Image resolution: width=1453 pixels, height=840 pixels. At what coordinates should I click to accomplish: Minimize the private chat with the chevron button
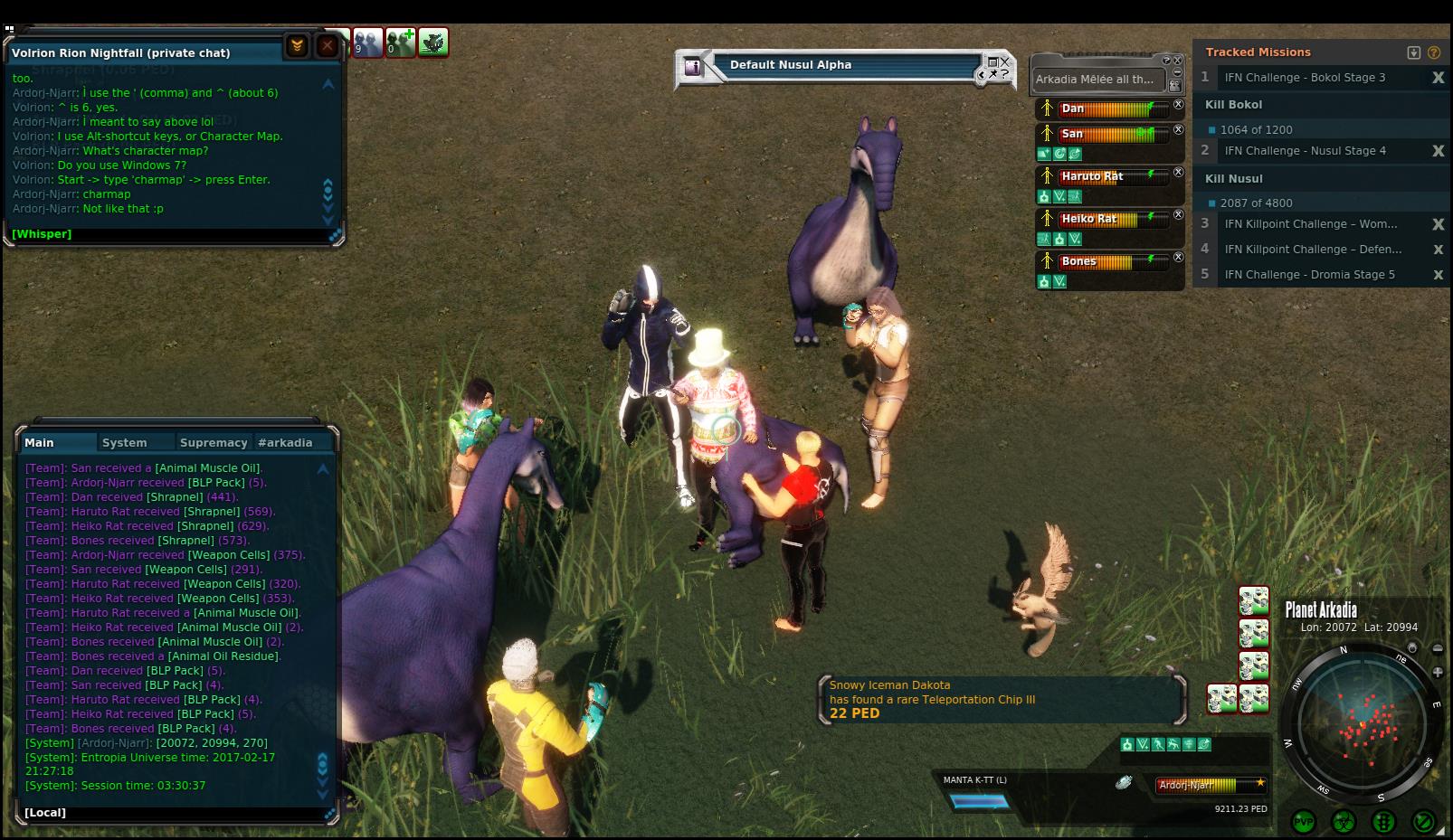click(x=297, y=45)
